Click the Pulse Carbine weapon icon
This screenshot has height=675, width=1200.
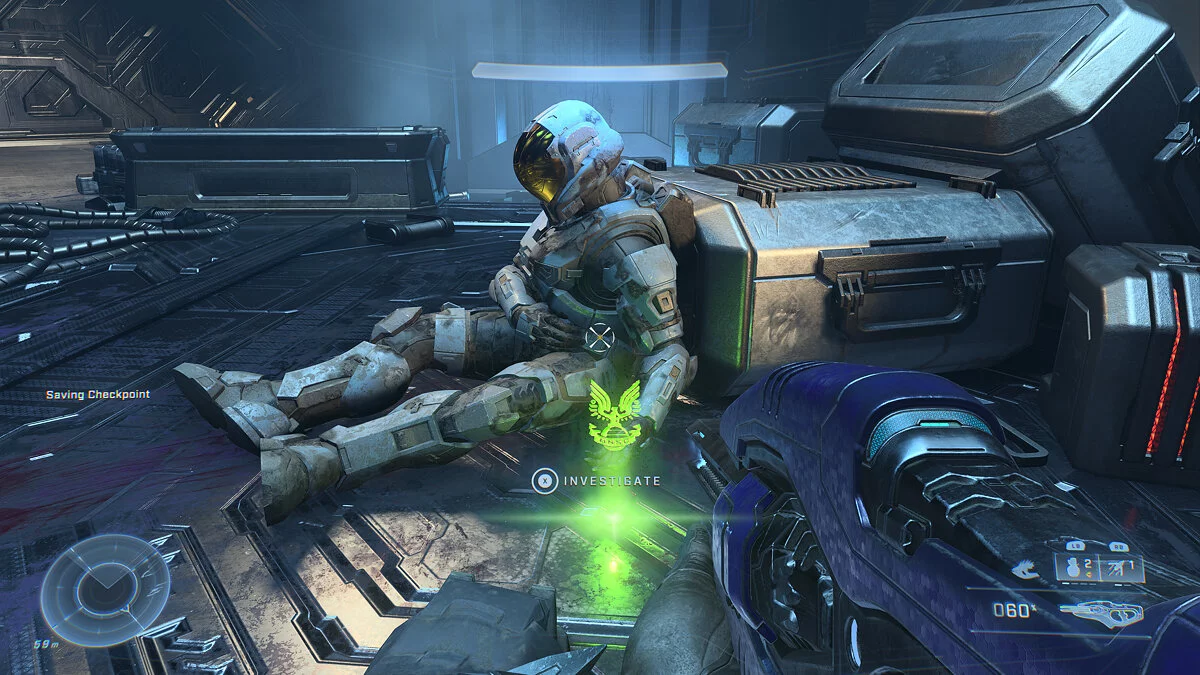[1101, 610]
